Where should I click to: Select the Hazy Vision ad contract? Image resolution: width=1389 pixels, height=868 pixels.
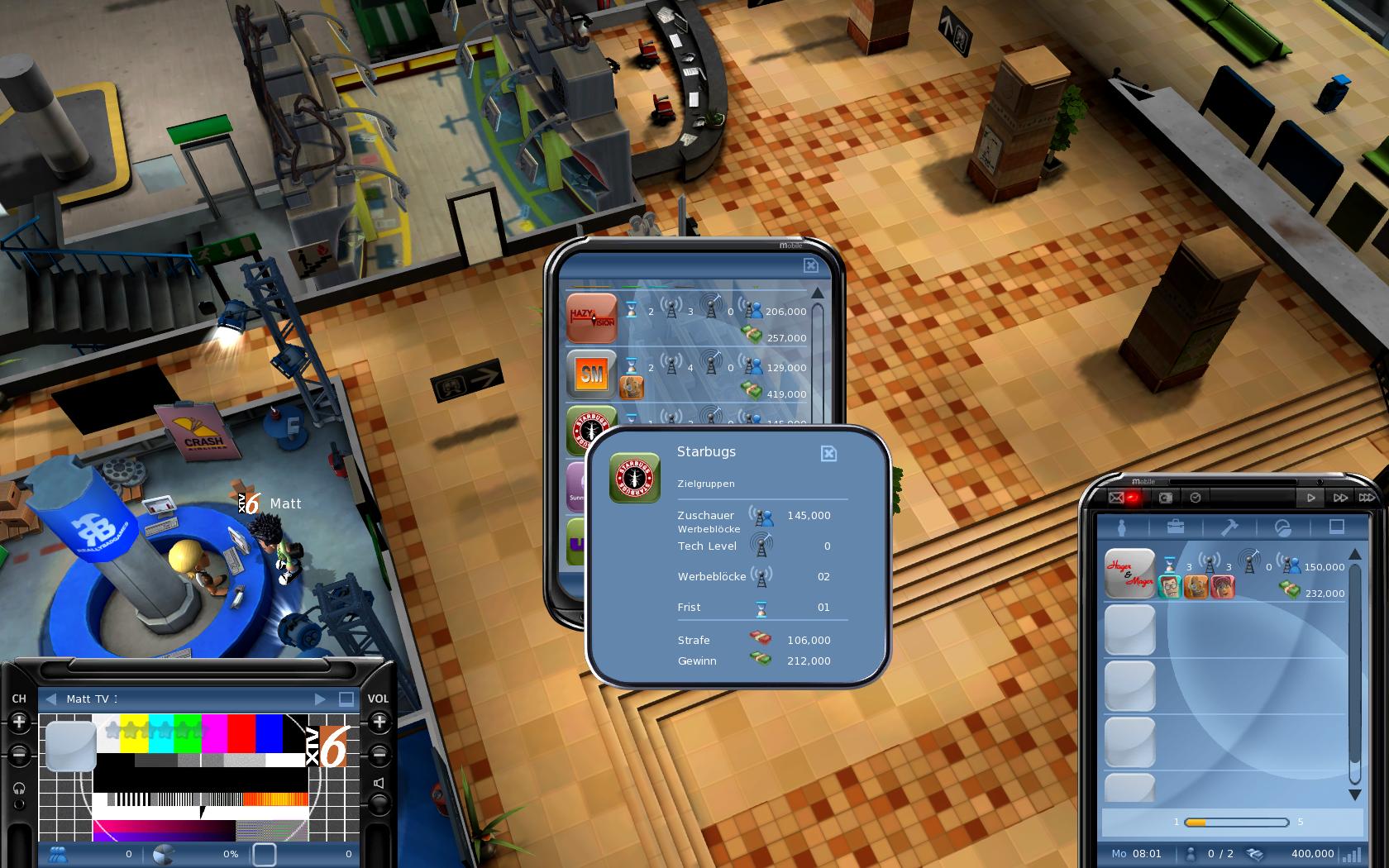tap(592, 318)
